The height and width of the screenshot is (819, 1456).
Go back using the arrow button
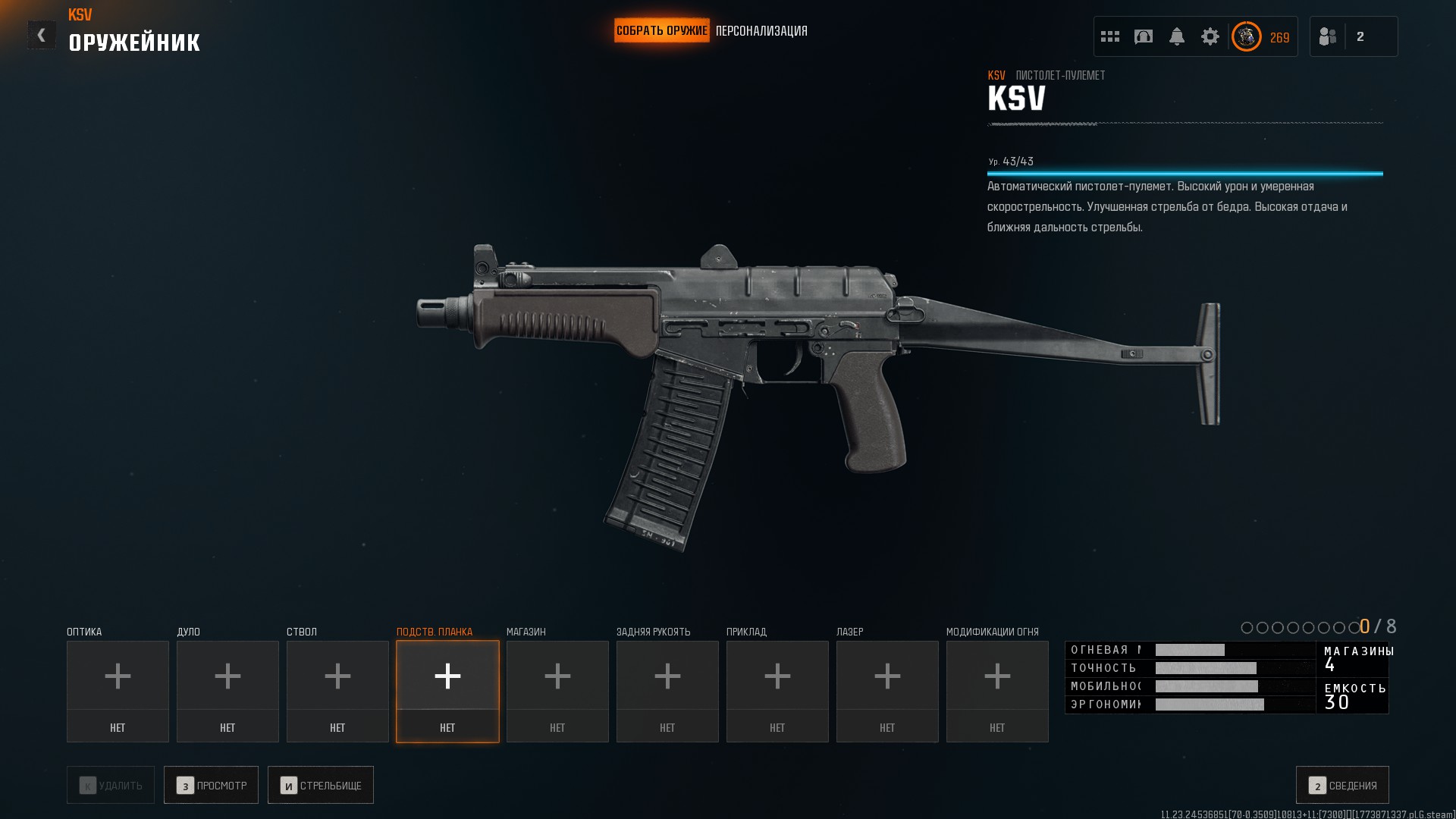click(42, 35)
